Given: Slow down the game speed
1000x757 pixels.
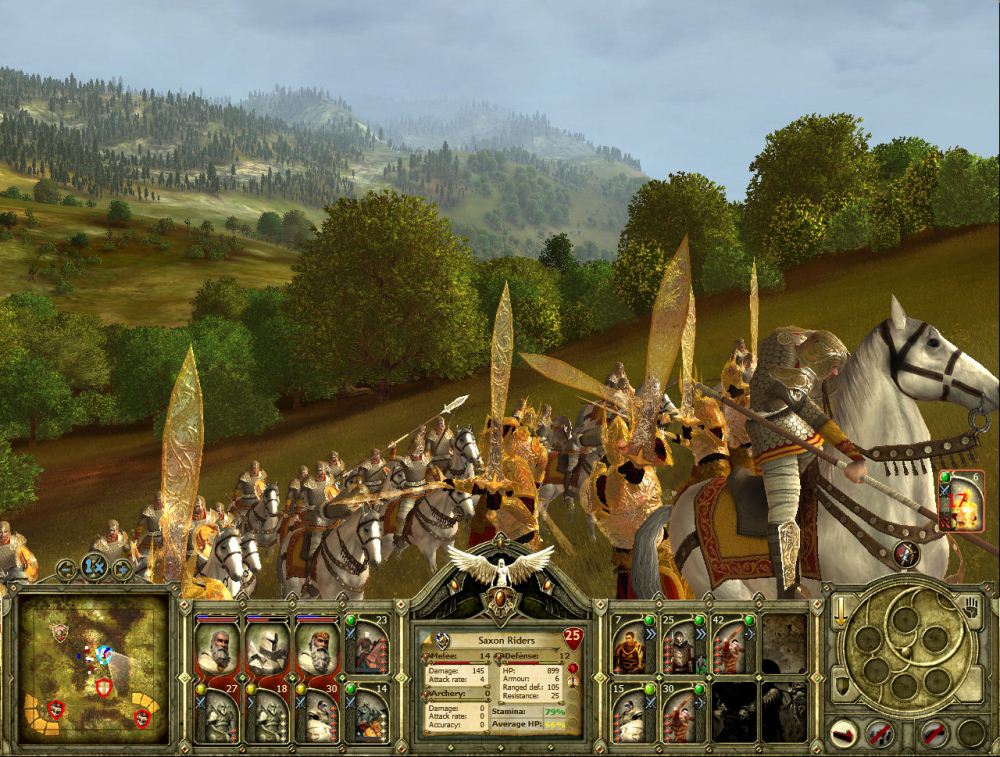Looking at the screenshot, I should click(x=67, y=570).
